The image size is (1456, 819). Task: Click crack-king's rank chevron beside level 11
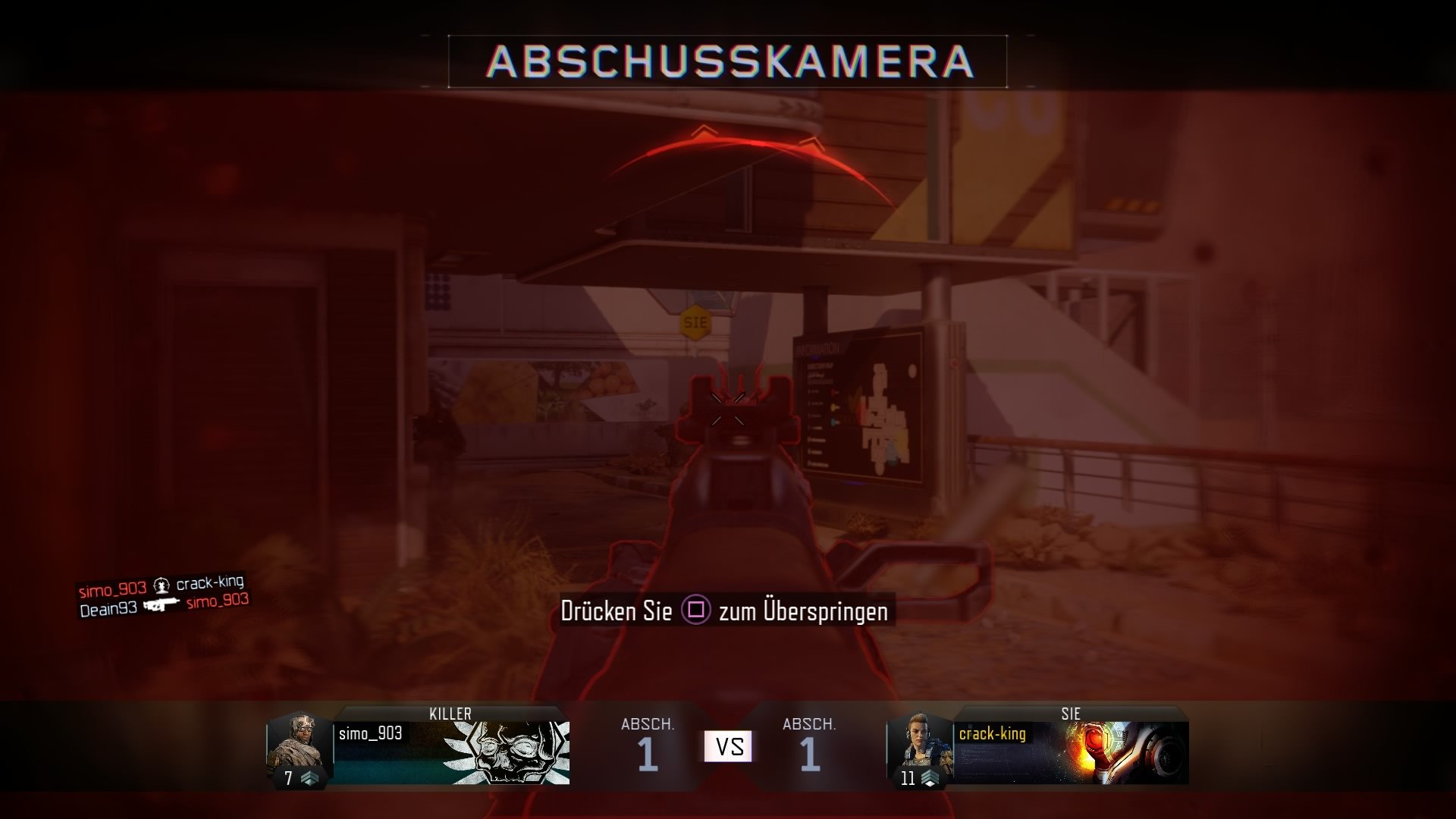pos(931,777)
